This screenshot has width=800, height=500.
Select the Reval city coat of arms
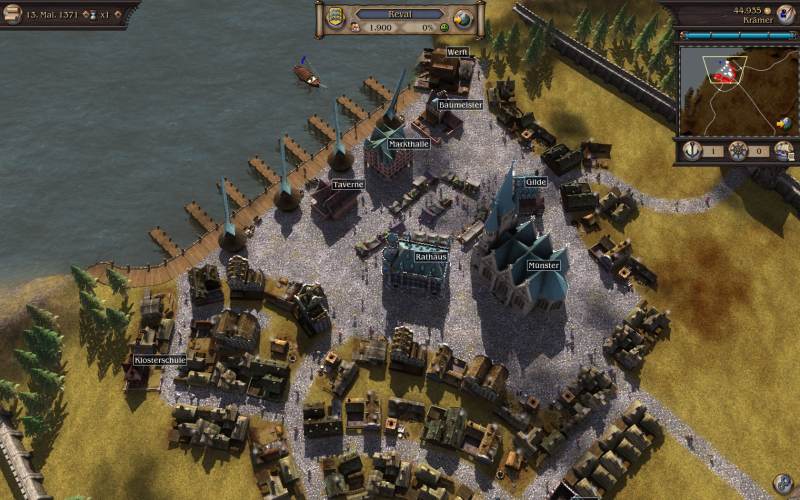click(333, 18)
